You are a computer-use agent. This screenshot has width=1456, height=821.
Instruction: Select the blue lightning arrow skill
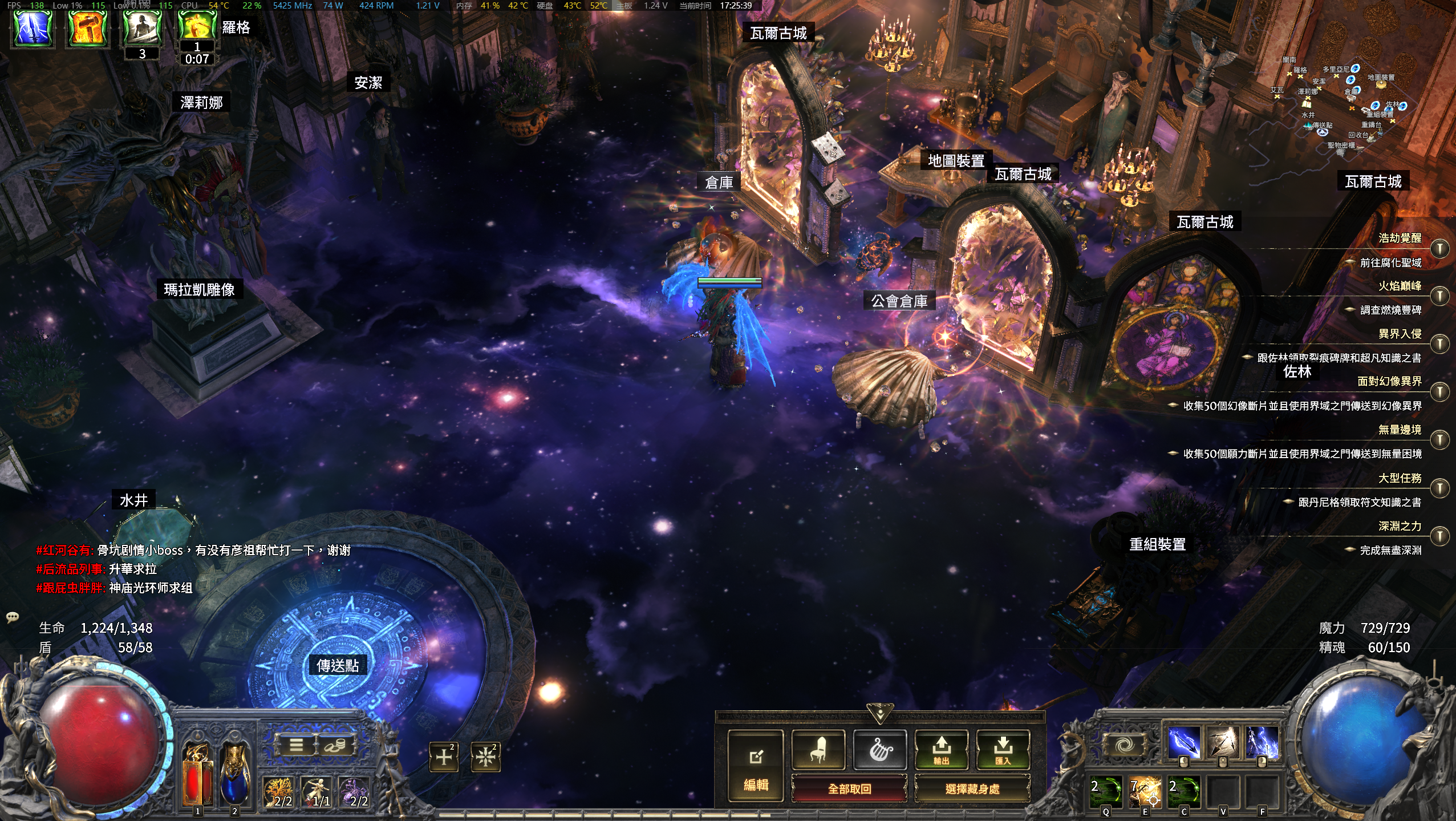point(1183,742)
